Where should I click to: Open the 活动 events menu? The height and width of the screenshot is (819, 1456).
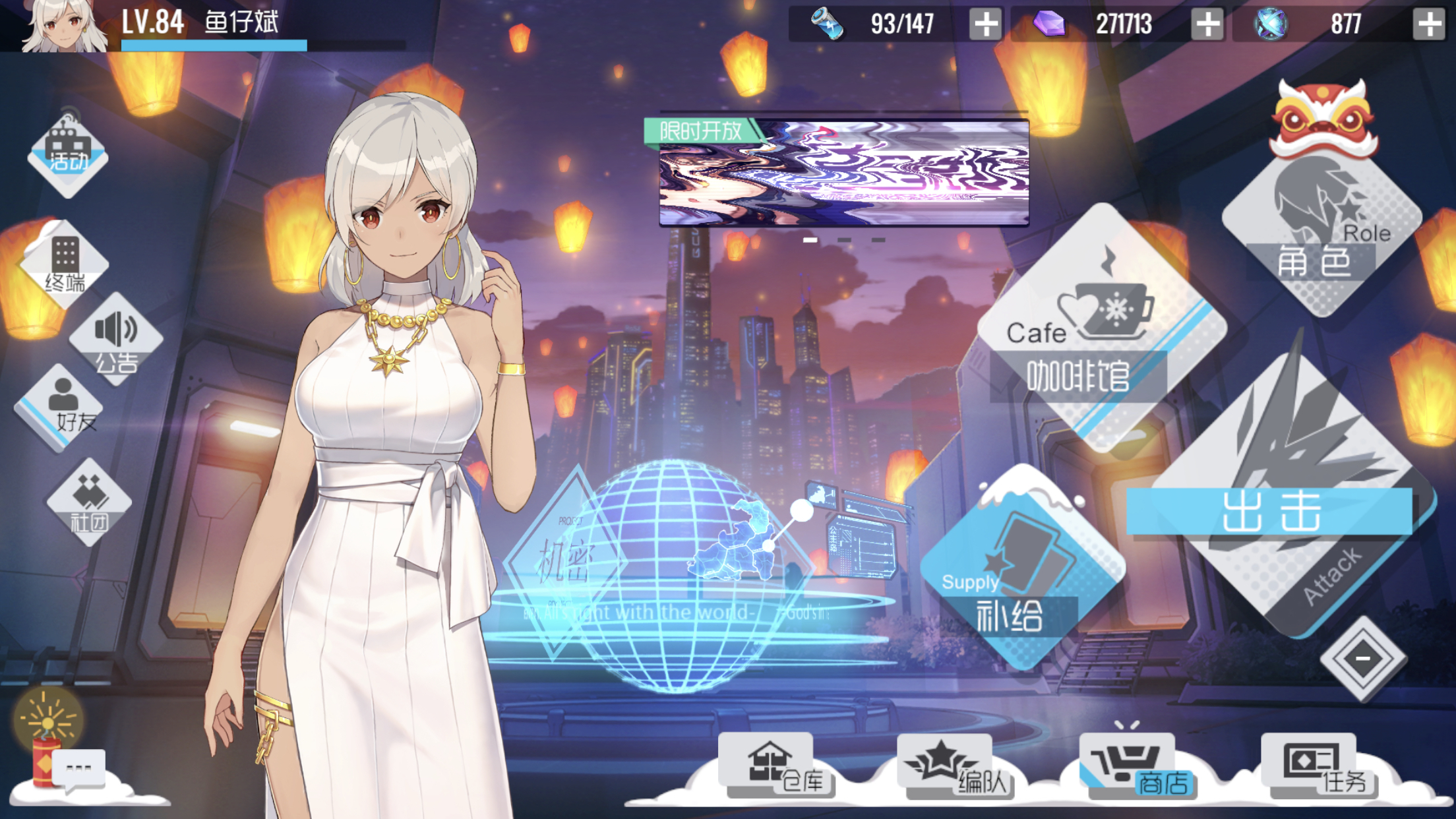68,155
